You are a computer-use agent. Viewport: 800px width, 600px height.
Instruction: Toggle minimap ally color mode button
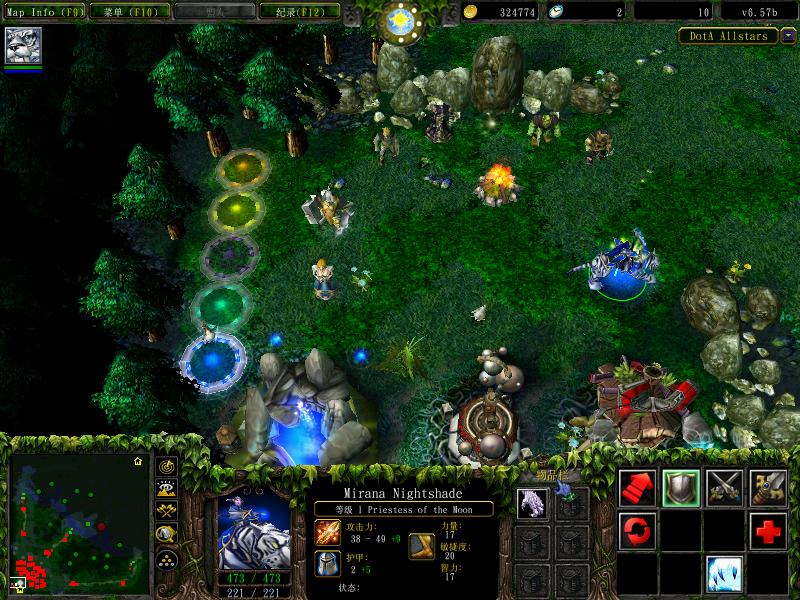[166, 512]
